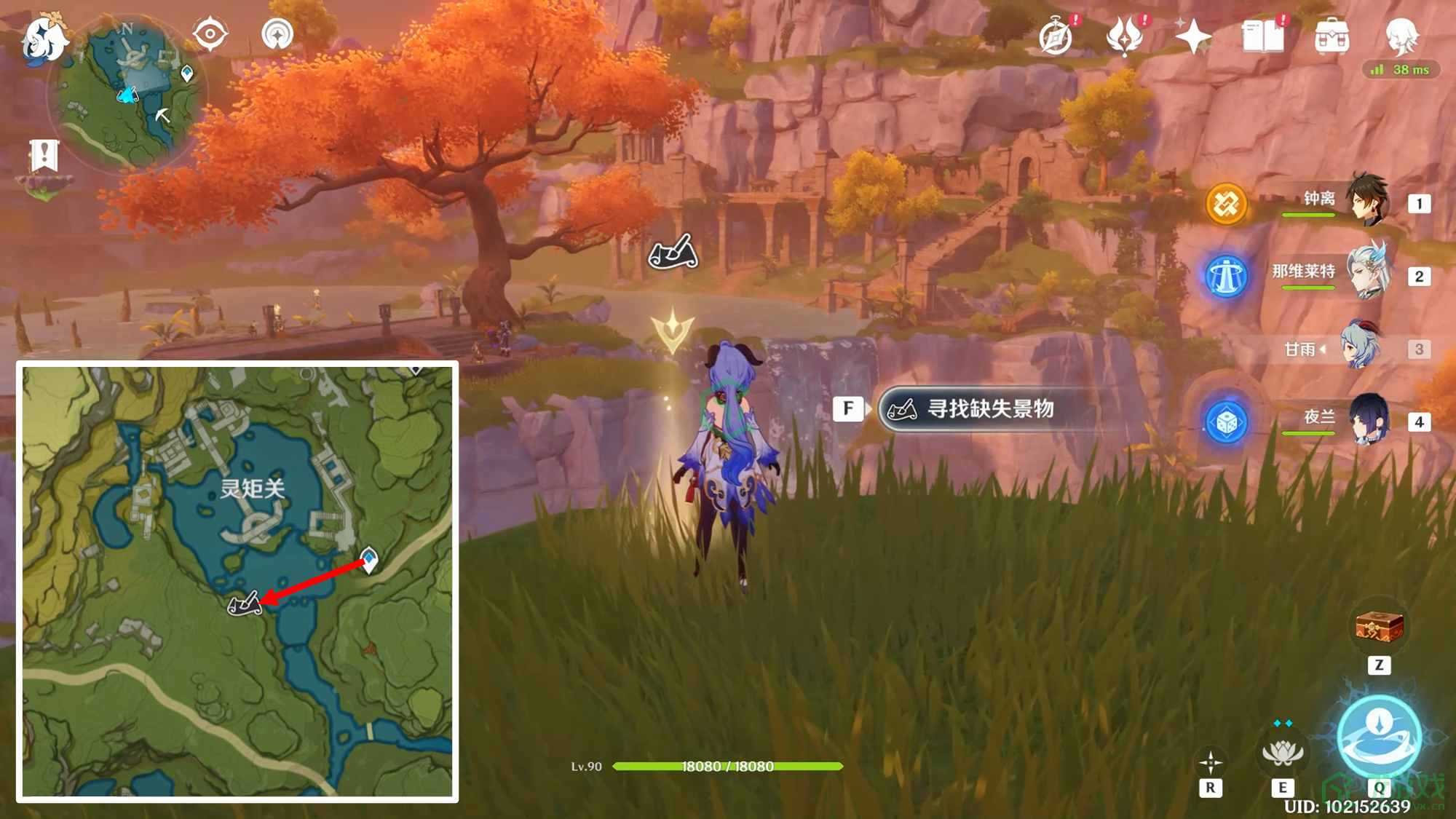The width and height of the screenshot is (1456, 819).
Task: Open the battle pass icon
Action: tap(1123, 36)
